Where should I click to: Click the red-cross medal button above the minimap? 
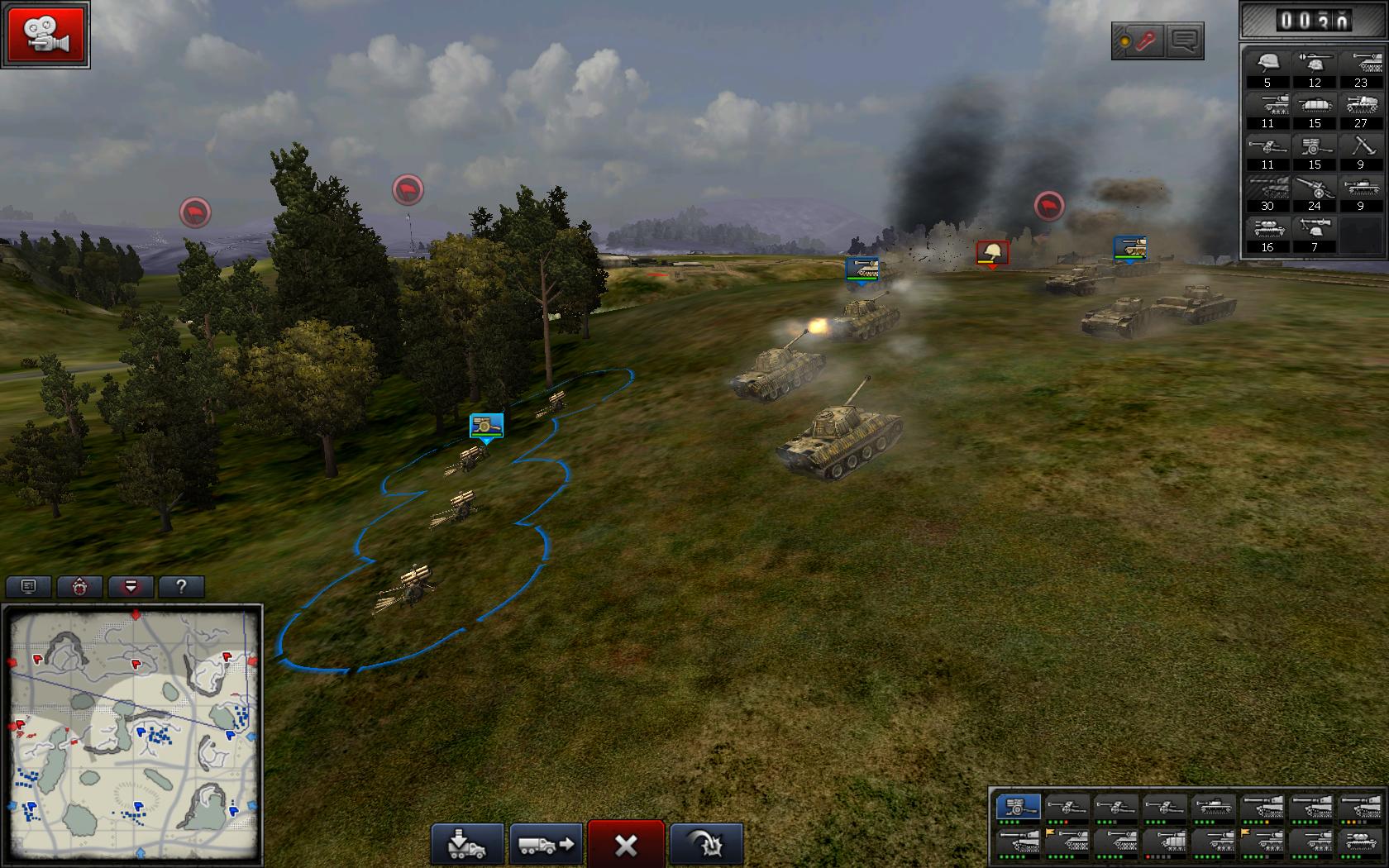coord(79,587)
